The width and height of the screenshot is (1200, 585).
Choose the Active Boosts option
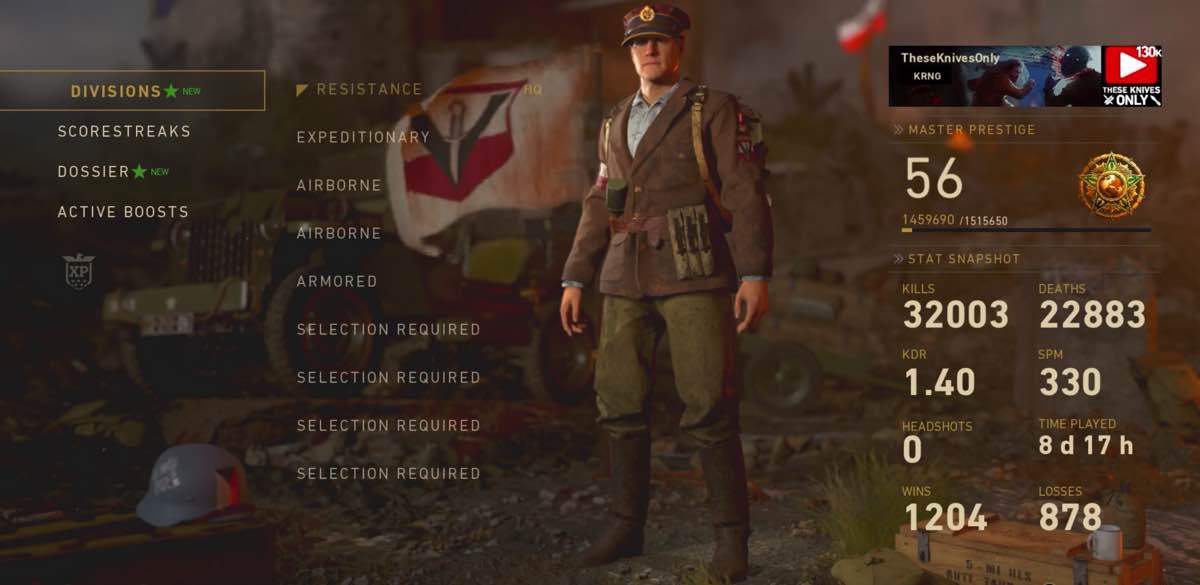point(123,212)
